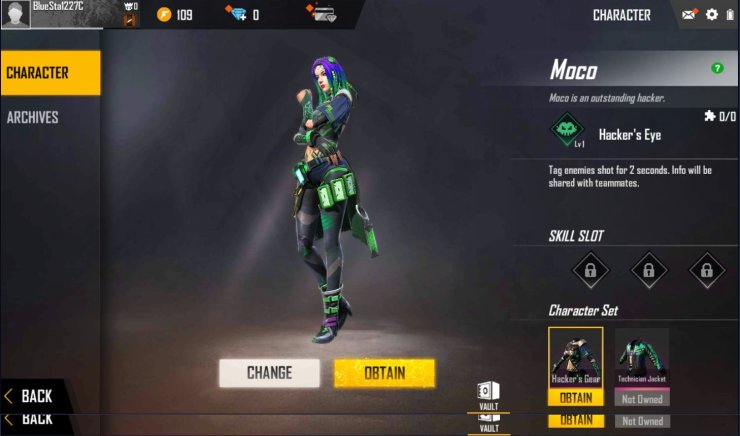This screenshot has width=740, height=436.
Task: Open the membership card icon
Action: (x=322, y=14)
